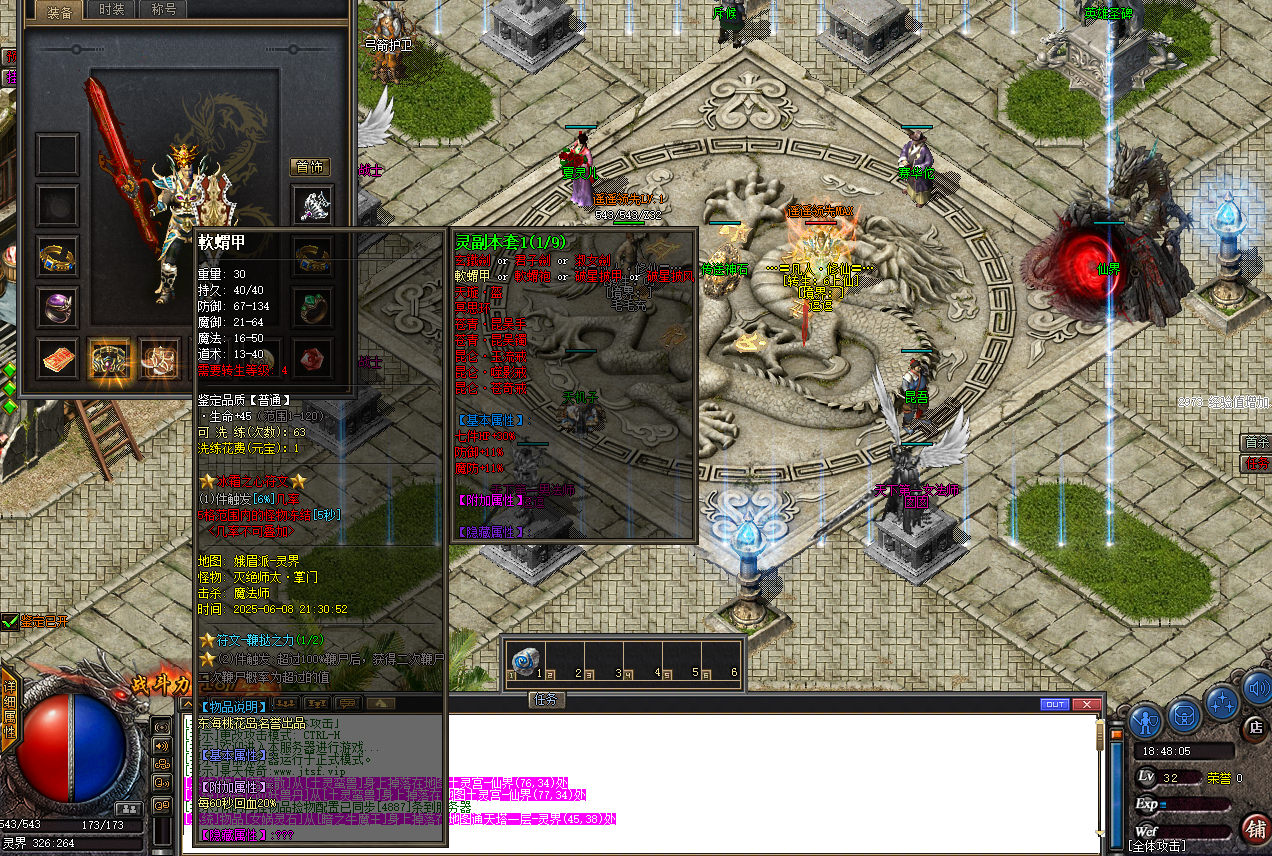Use the blue swirl stone in hotbar

[x=524, y=661]
